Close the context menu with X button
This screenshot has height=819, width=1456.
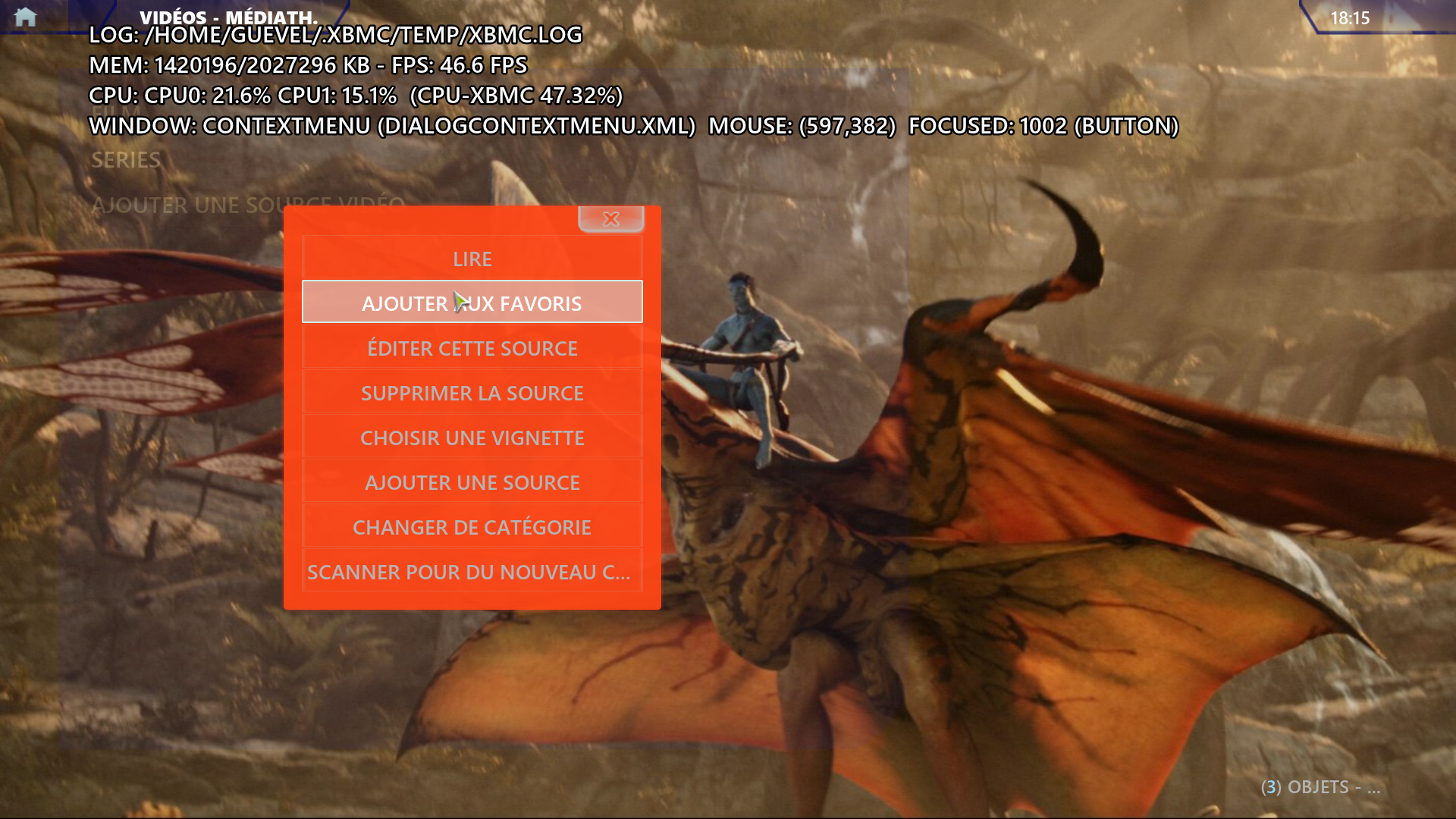coord(610,219)
